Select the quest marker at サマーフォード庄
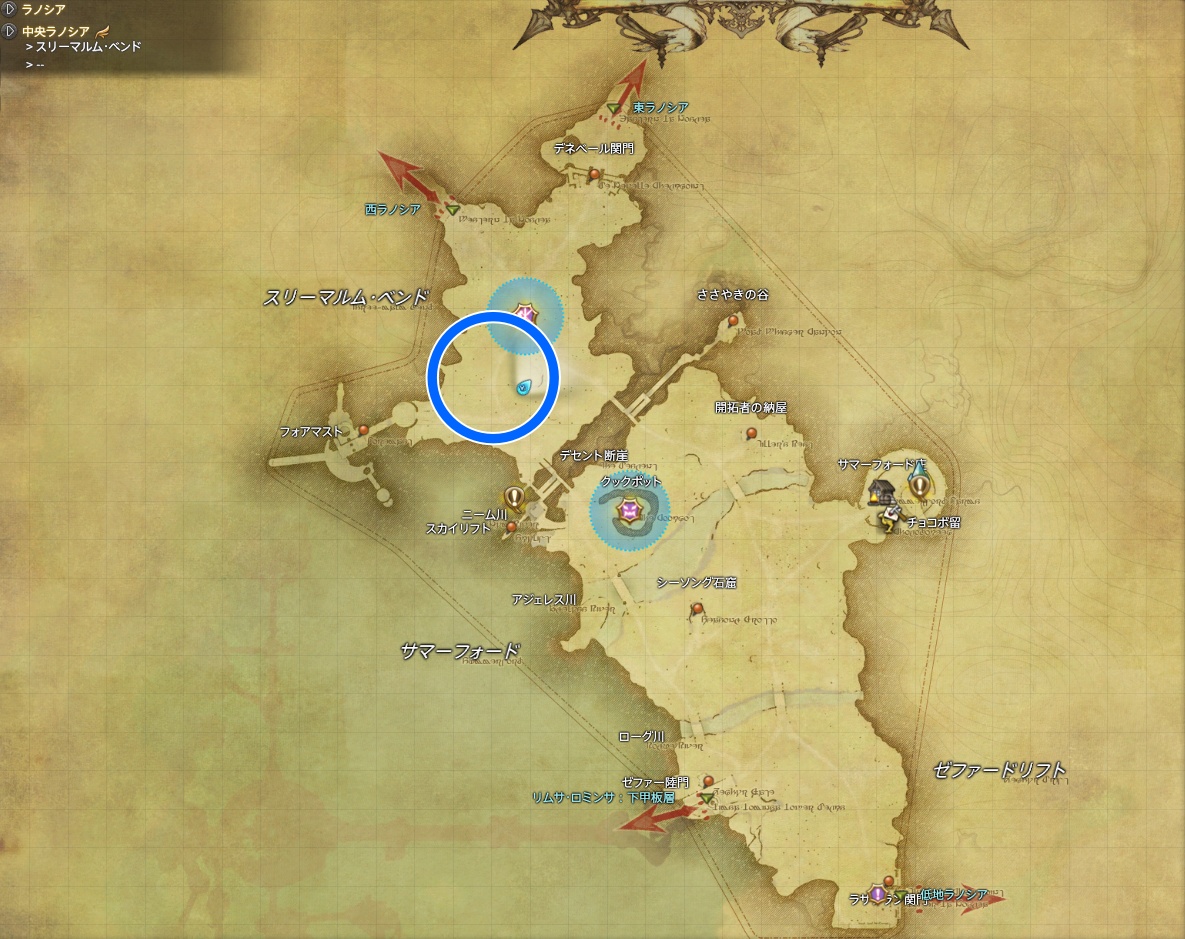Screen dimensions: 1185x939 (x=920, y=486)
